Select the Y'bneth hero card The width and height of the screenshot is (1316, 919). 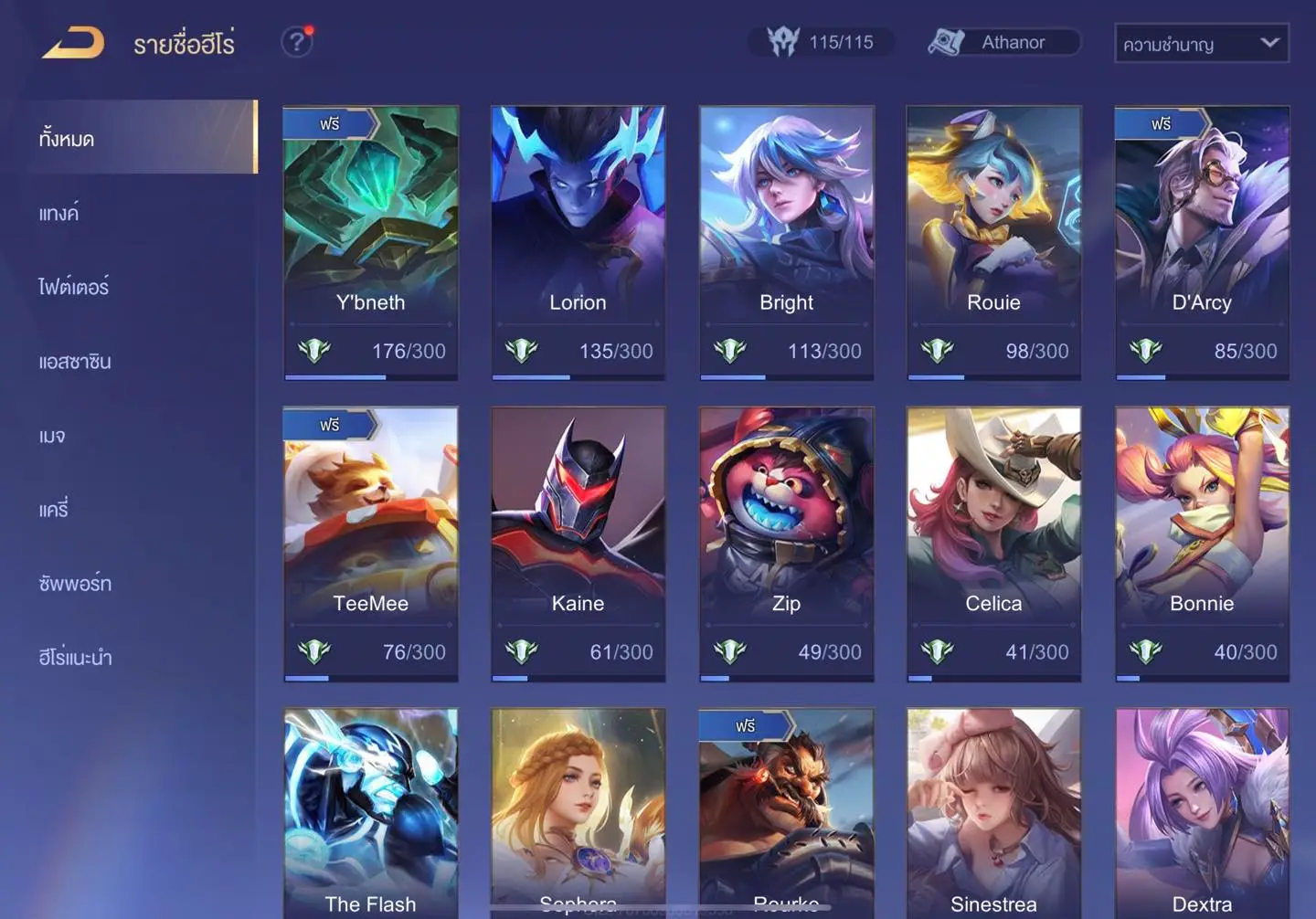[370, 242]
